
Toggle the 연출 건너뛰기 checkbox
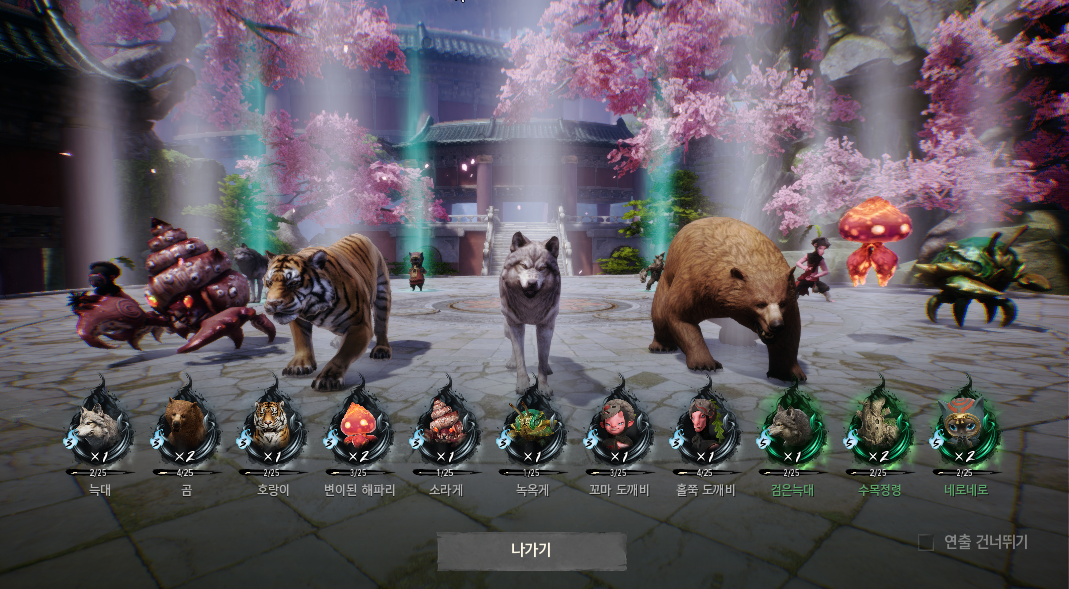(x=926, y=542)
